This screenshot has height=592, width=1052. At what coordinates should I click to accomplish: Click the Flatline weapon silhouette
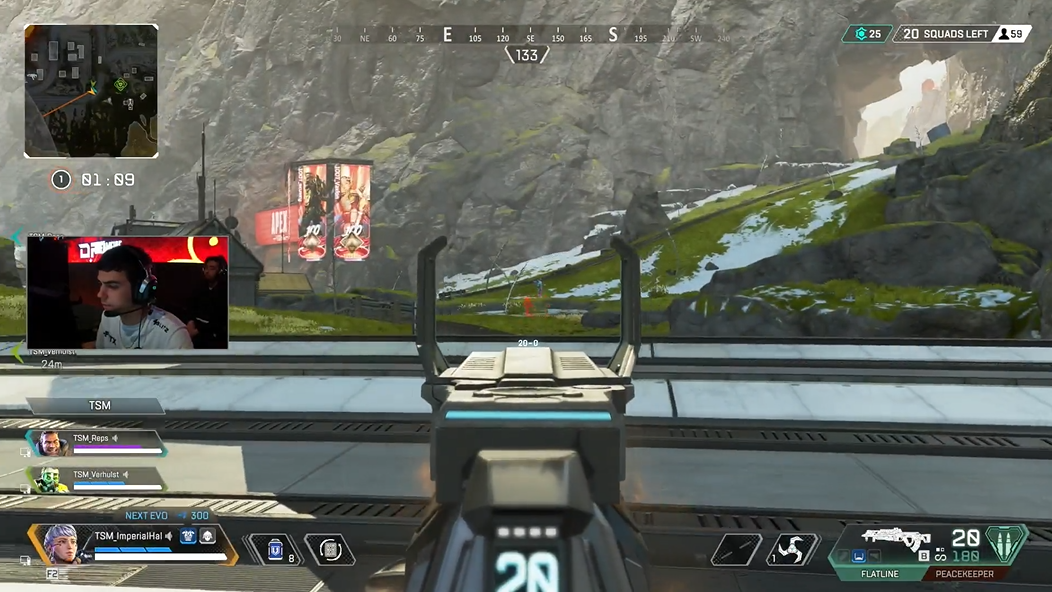click(897, 538)
